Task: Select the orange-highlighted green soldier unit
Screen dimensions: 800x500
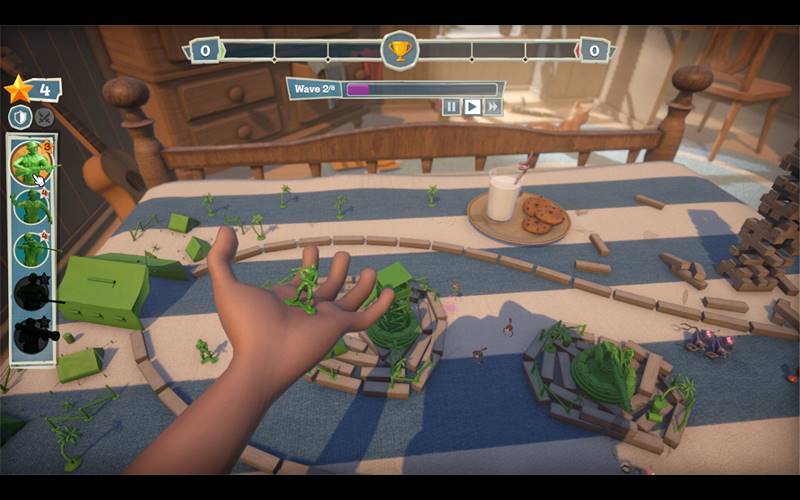Action: tap(32, 162)
